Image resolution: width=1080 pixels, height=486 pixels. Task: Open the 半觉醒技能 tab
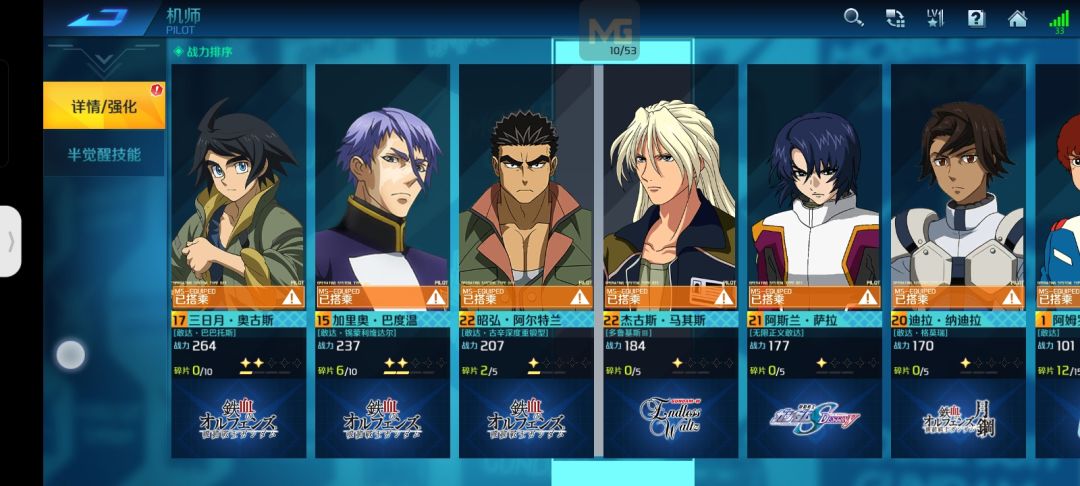point(104,155)
